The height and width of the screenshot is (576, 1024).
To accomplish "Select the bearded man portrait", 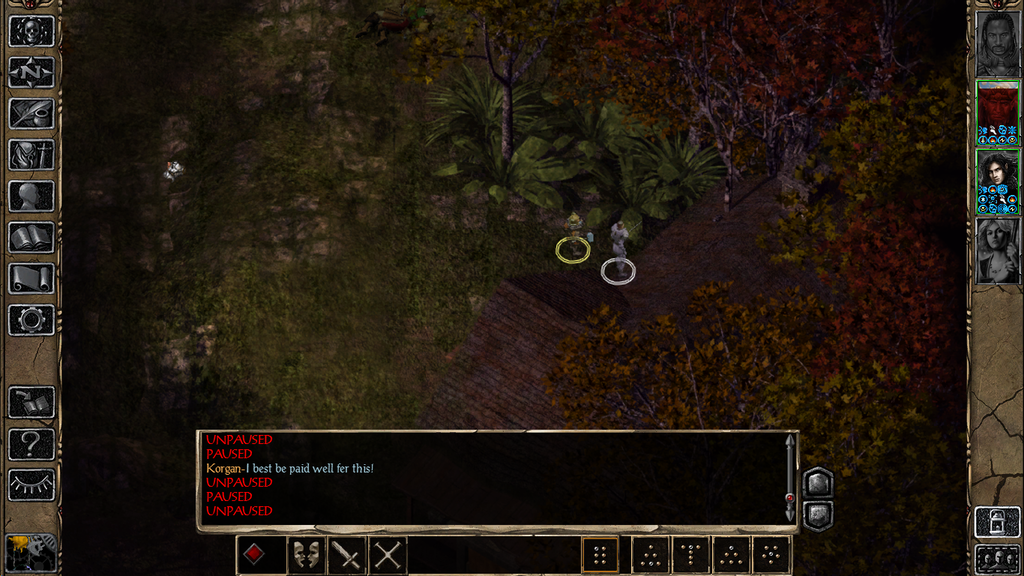I will pos(997,43).
